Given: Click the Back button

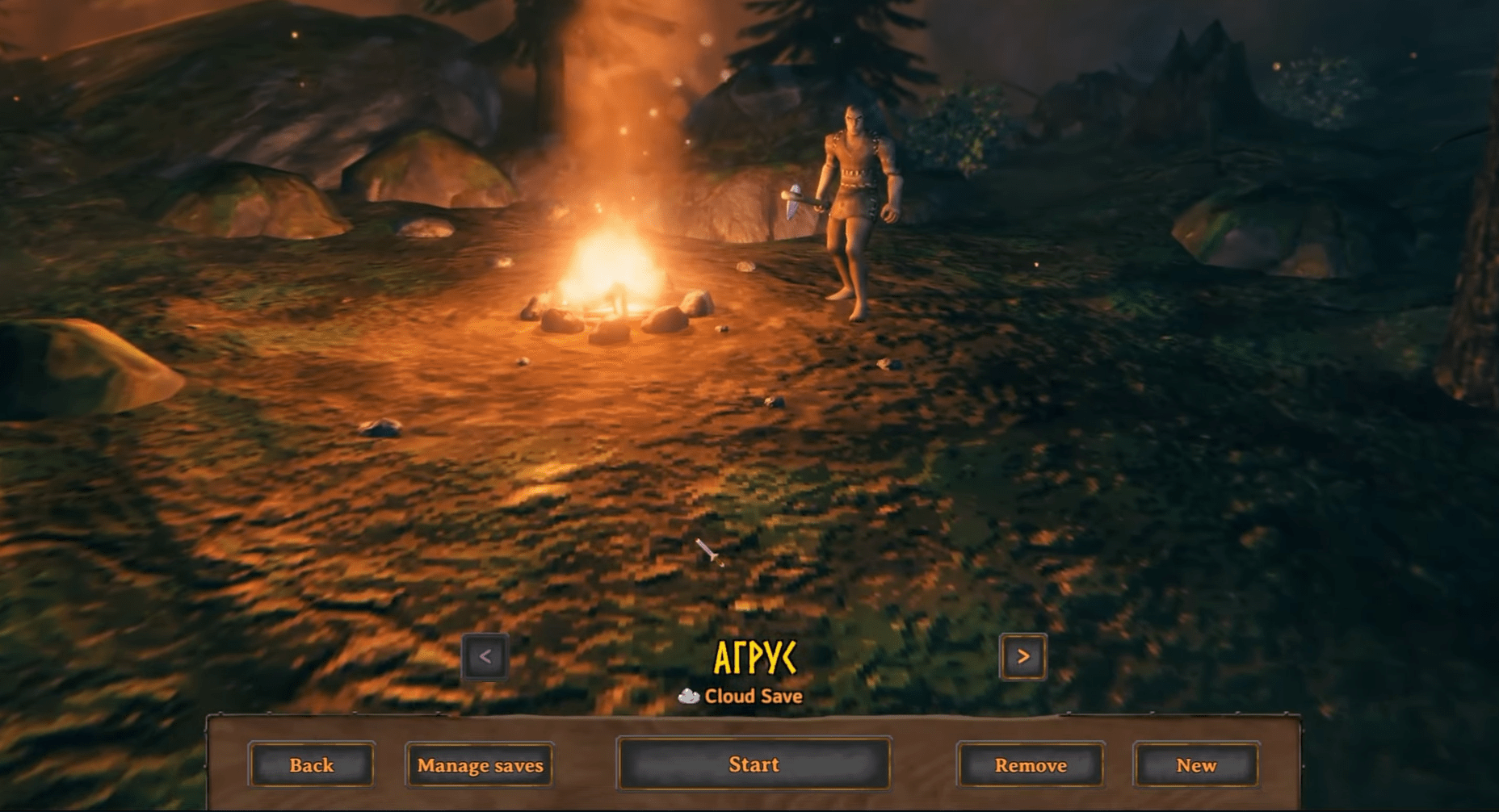Looking at the screenshot, I should pos(311,764).
